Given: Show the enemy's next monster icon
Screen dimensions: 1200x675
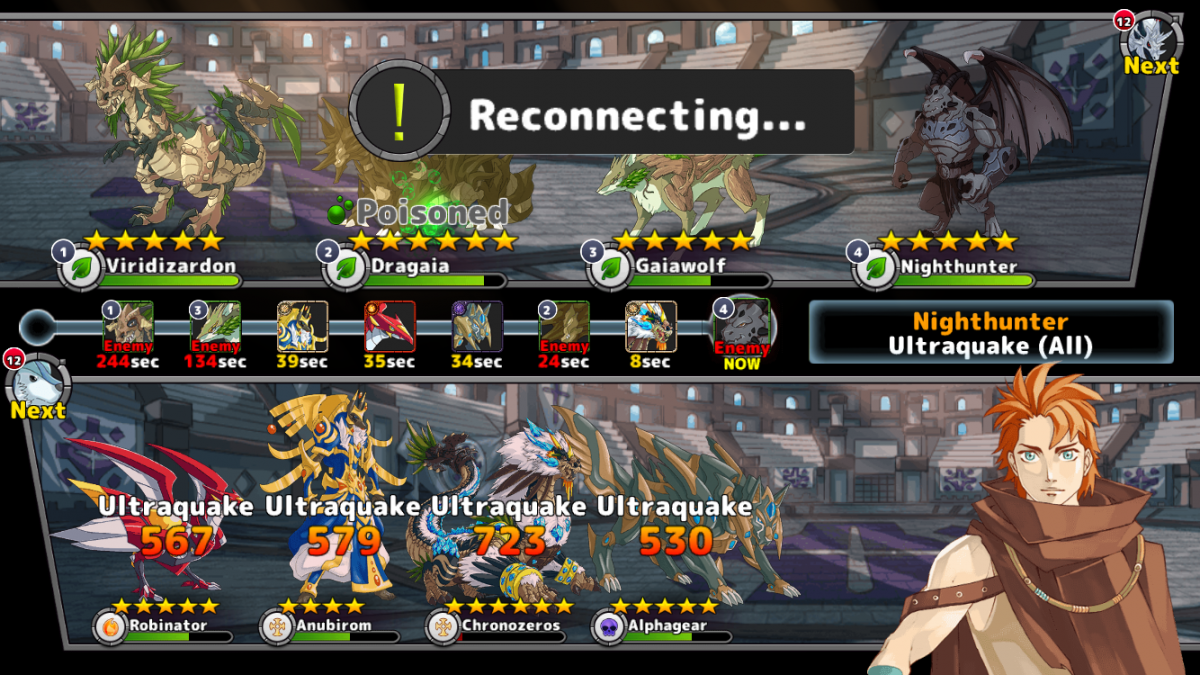Looking at the screenshot, I should (1150, 42).
